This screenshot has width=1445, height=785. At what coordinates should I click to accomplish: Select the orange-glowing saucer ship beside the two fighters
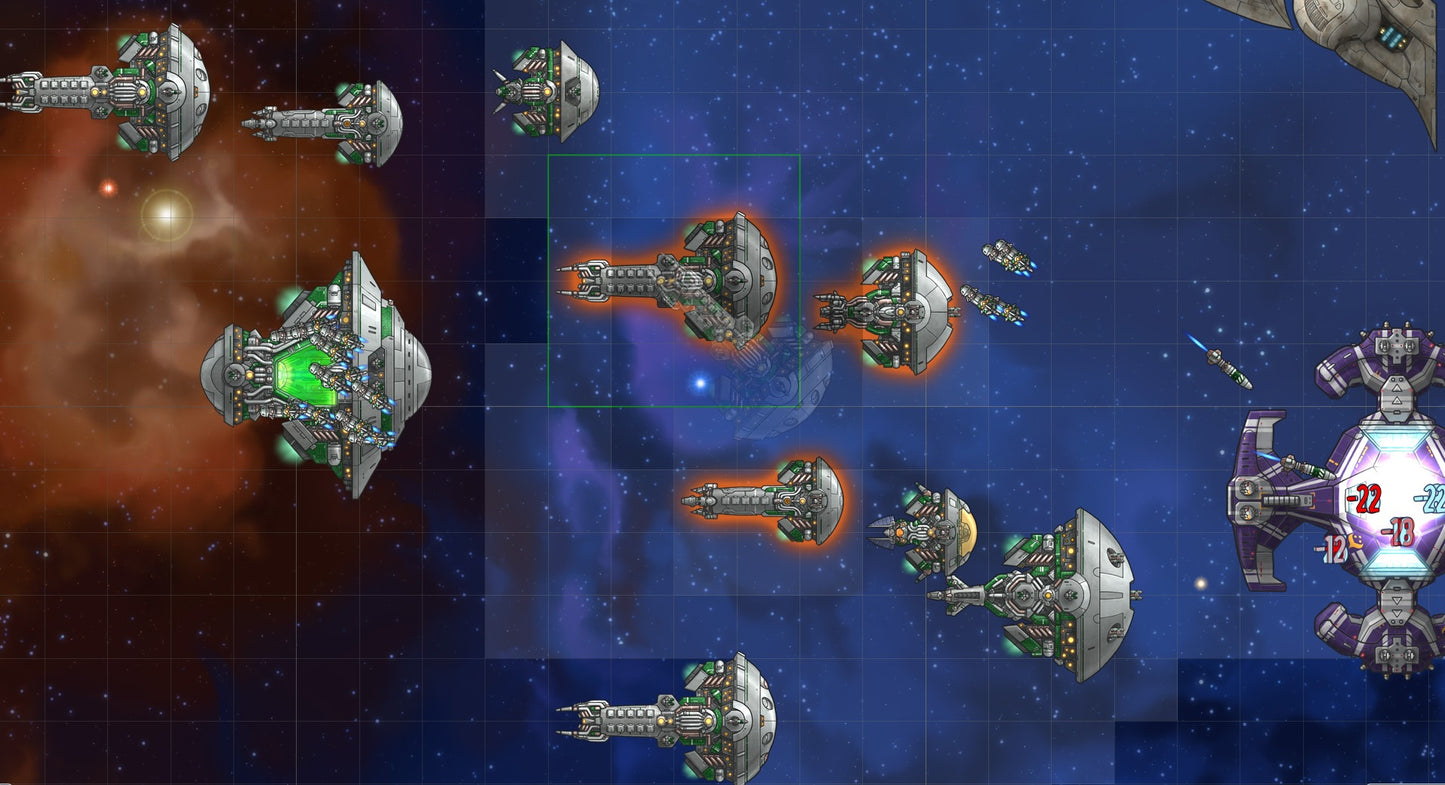pyautogui.click(x=895, y=311)
